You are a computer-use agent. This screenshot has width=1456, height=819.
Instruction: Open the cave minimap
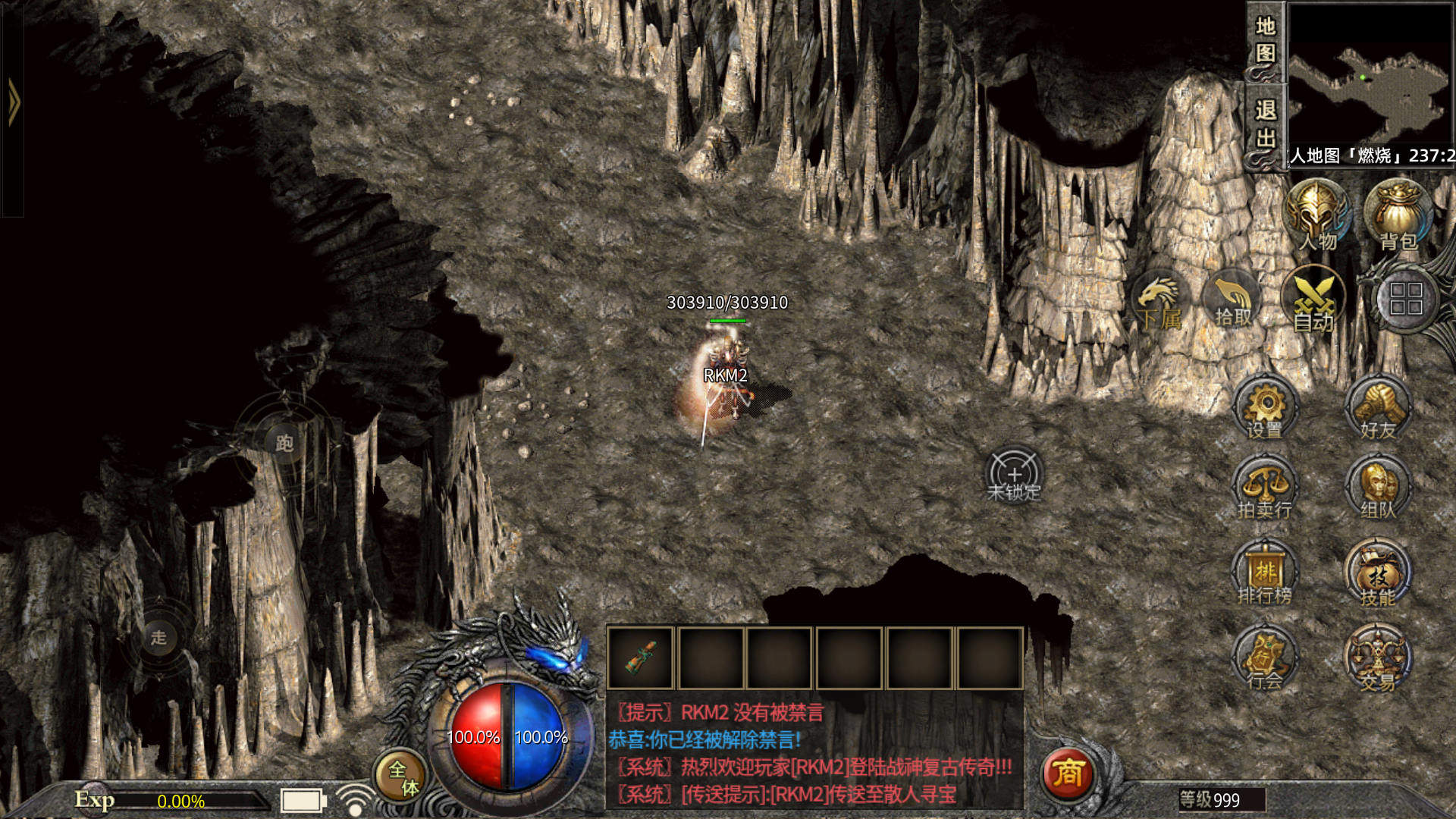pyautogui.click(x=1370, y=76)
